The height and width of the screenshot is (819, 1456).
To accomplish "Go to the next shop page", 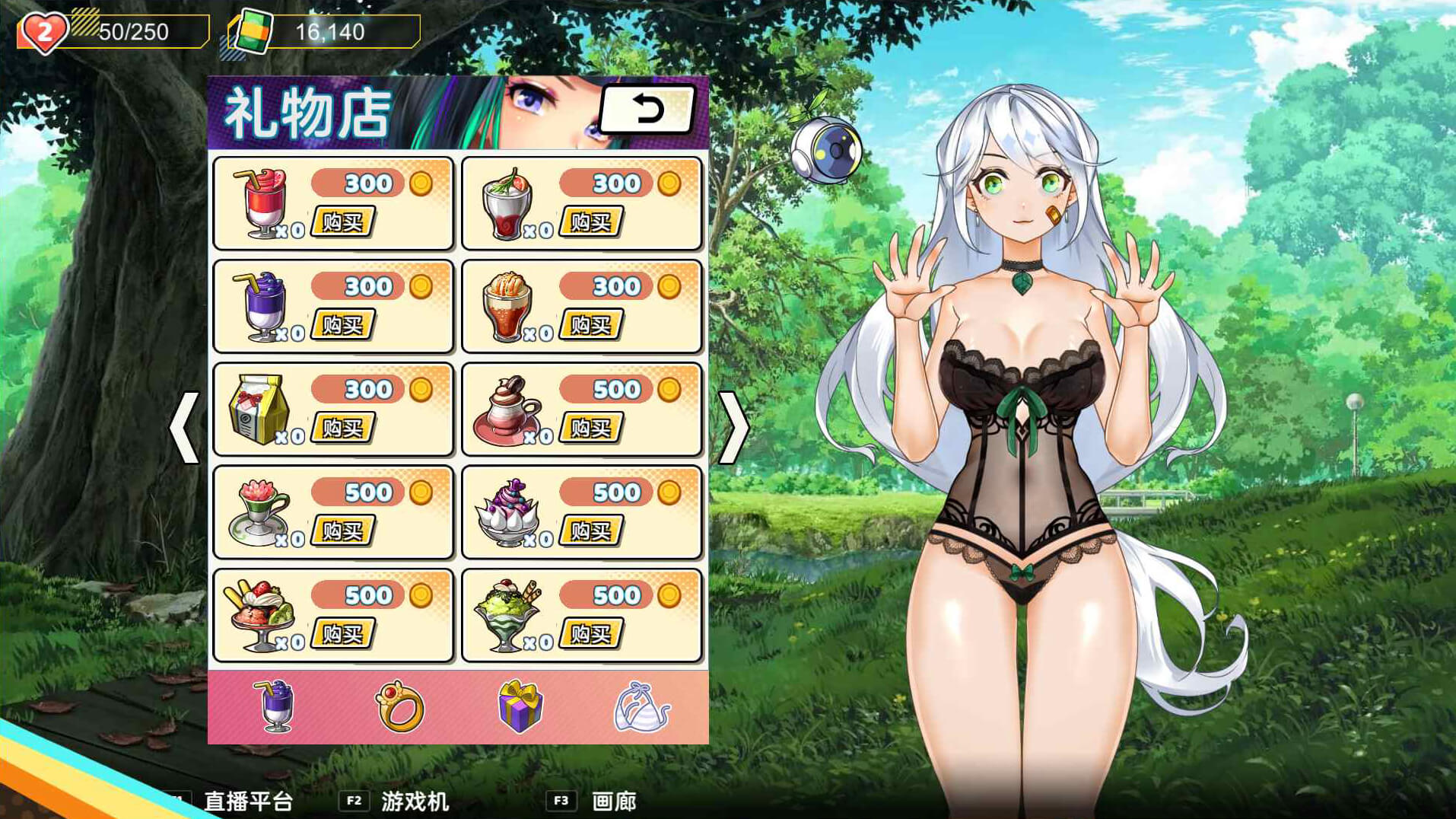I will 733,428.
